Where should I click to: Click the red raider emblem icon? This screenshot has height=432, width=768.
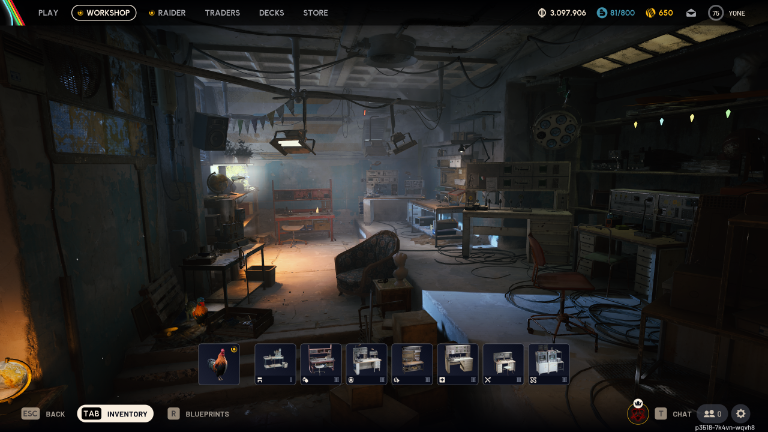(x=637, y=413)
